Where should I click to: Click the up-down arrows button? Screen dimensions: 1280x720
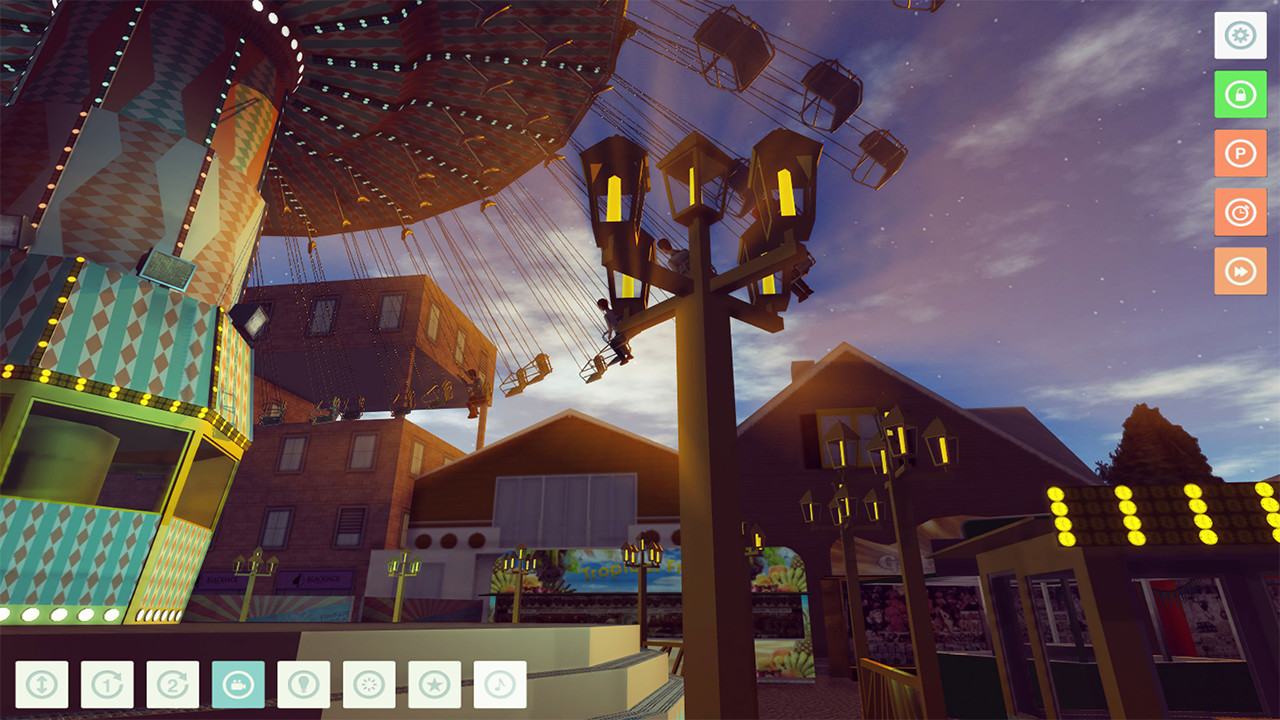pos(42,685)
